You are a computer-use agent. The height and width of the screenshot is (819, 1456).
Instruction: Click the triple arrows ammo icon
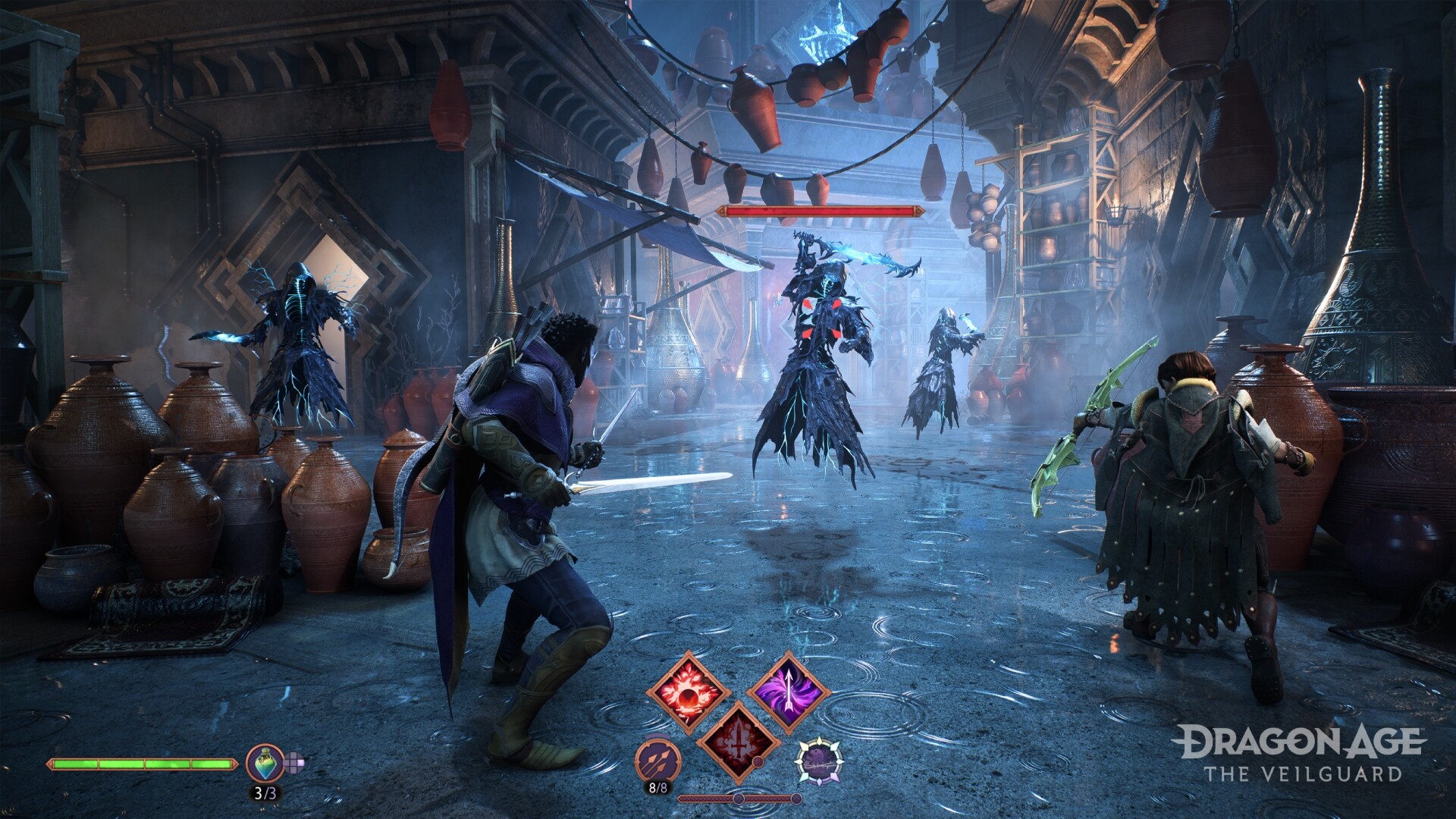tap(657, 761)
